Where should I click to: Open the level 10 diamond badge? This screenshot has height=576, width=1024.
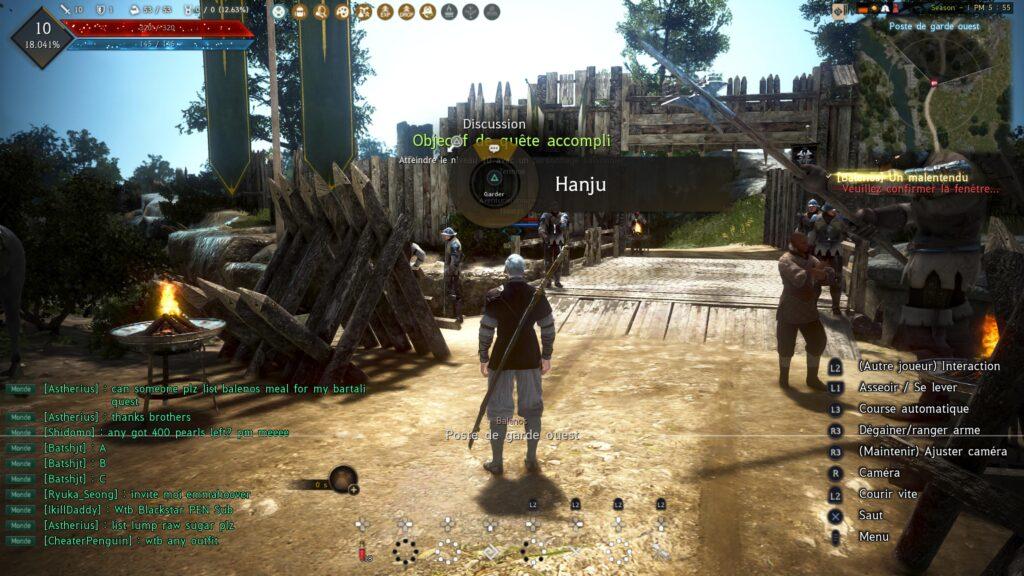coord(42,36)
